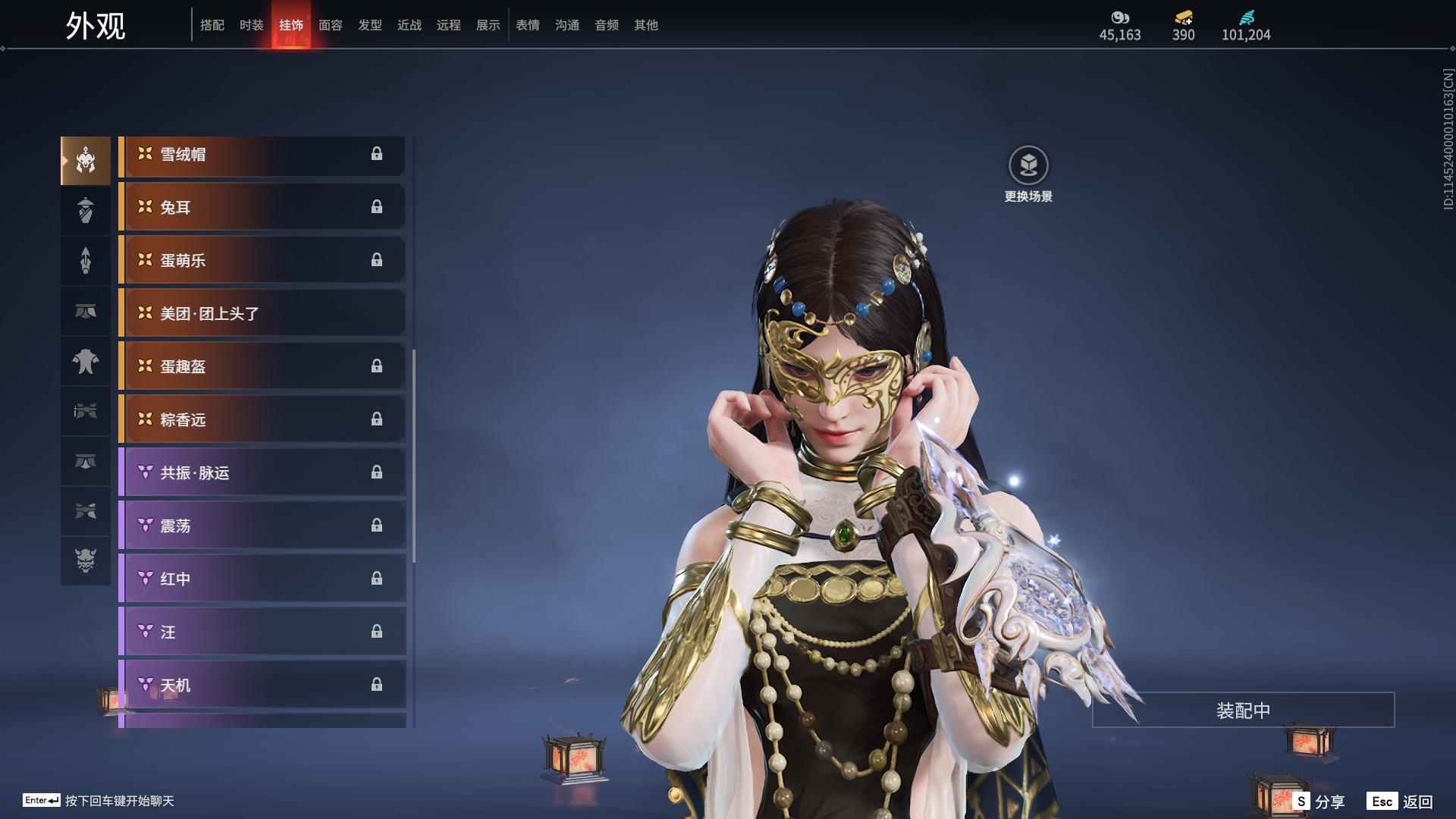Choose the 粽香远 accessory
Viewport: 1456px width, 819px height.
[262, 420]
